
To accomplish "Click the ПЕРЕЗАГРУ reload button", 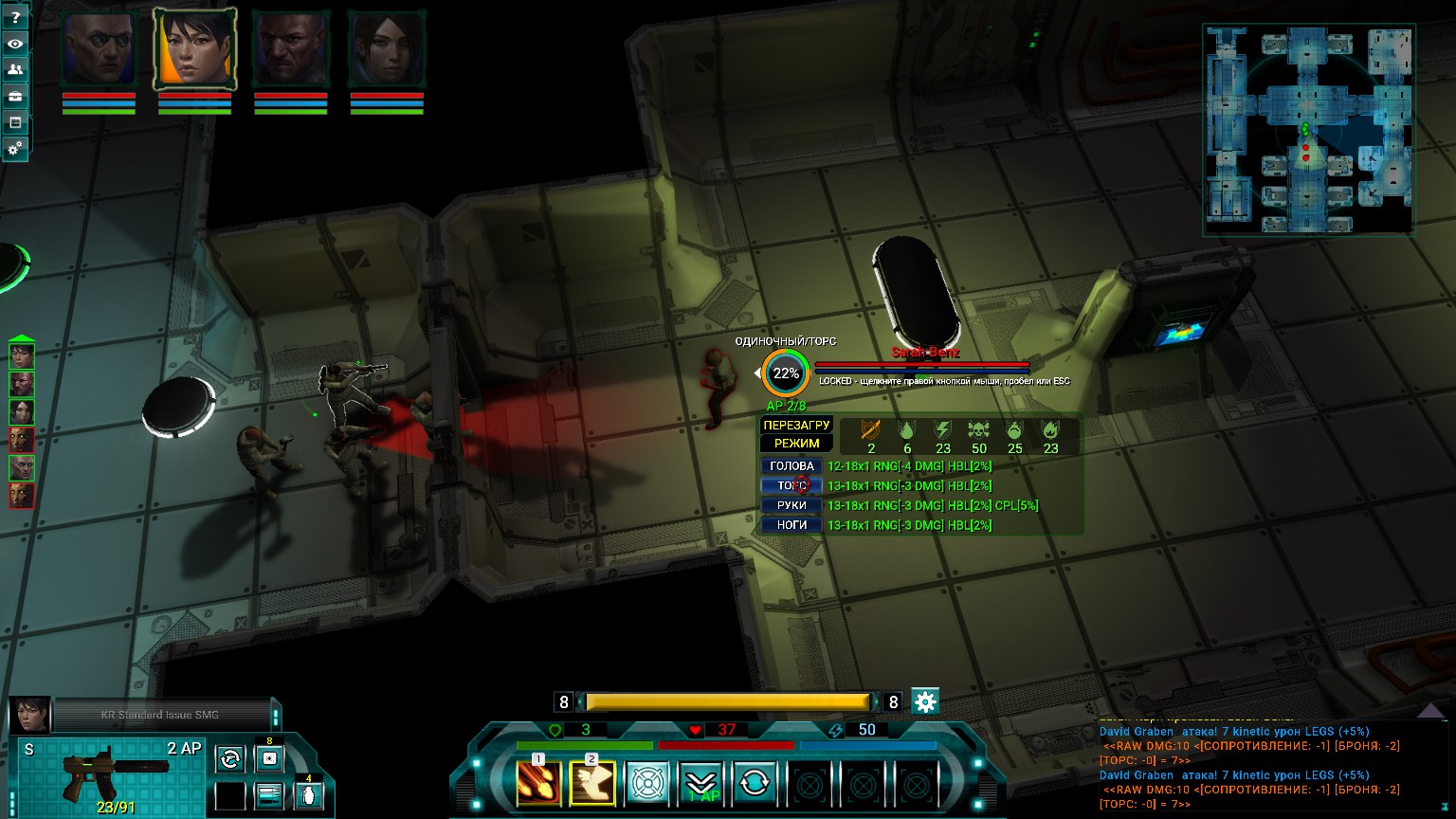I will (x=796, y=426).
